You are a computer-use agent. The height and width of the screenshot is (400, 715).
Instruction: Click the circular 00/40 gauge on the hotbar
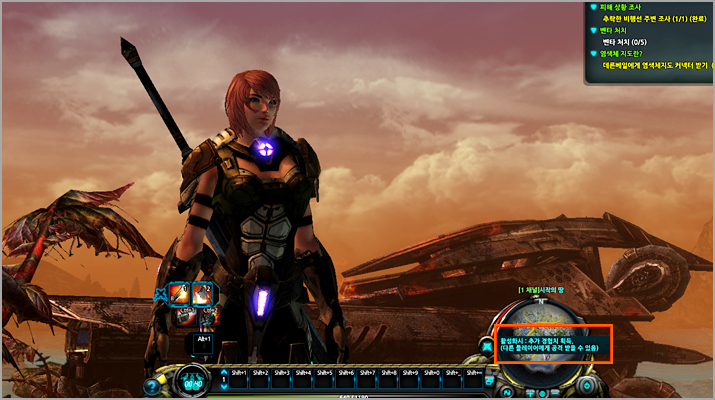point(193,382)
